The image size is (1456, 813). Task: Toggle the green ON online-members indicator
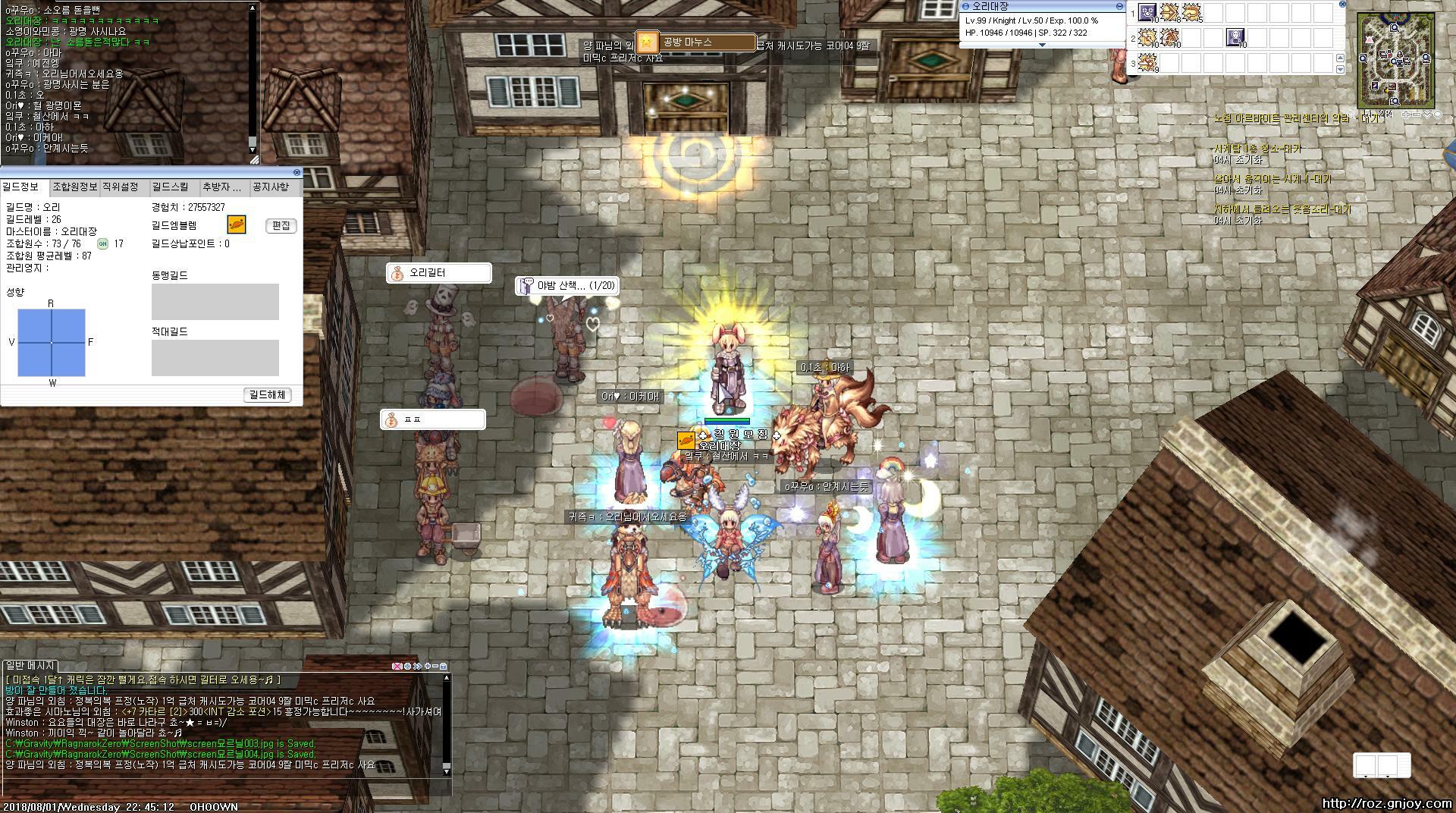(x=103, y=243)
